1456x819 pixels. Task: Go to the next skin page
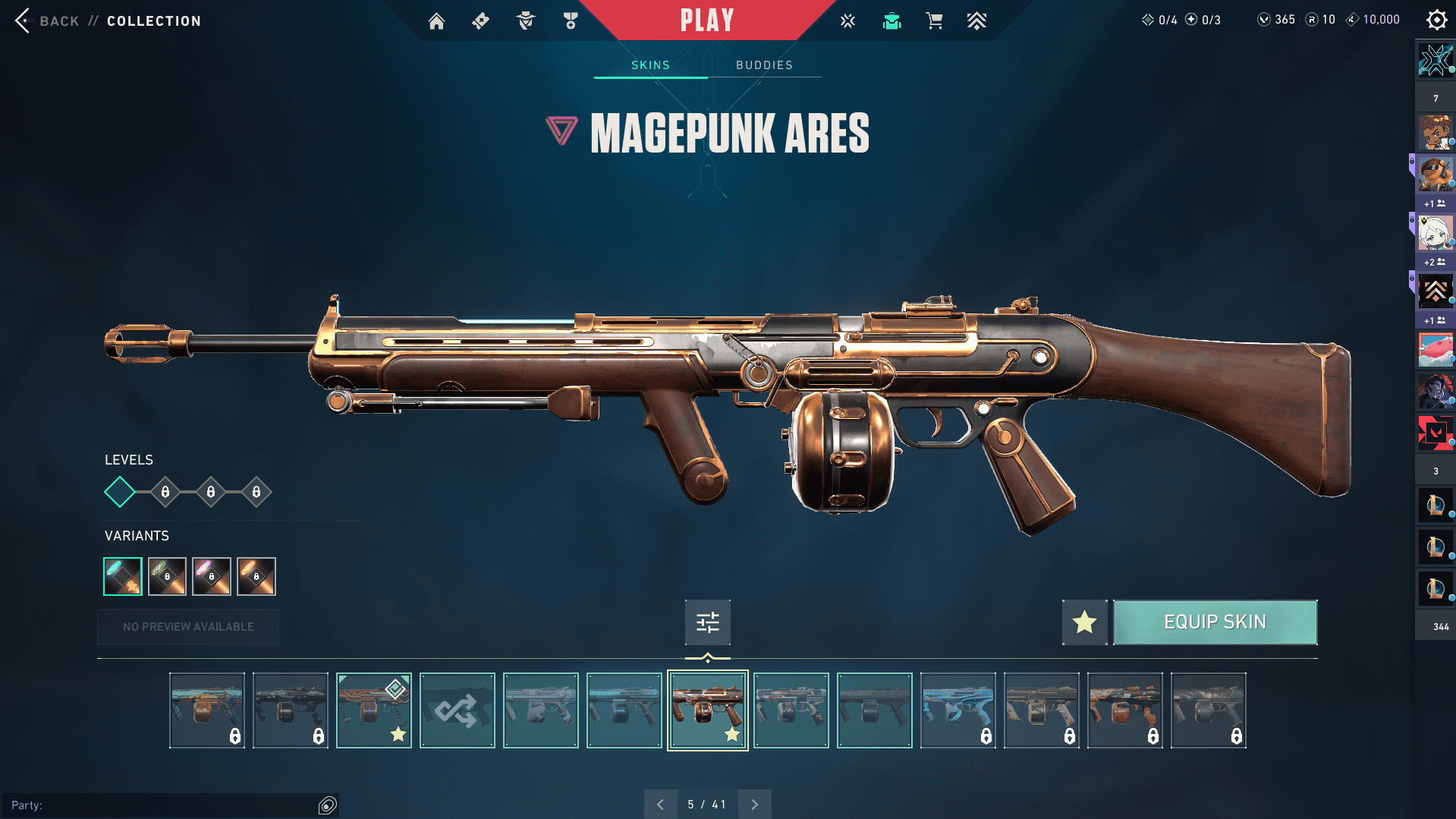pos(754,805)
